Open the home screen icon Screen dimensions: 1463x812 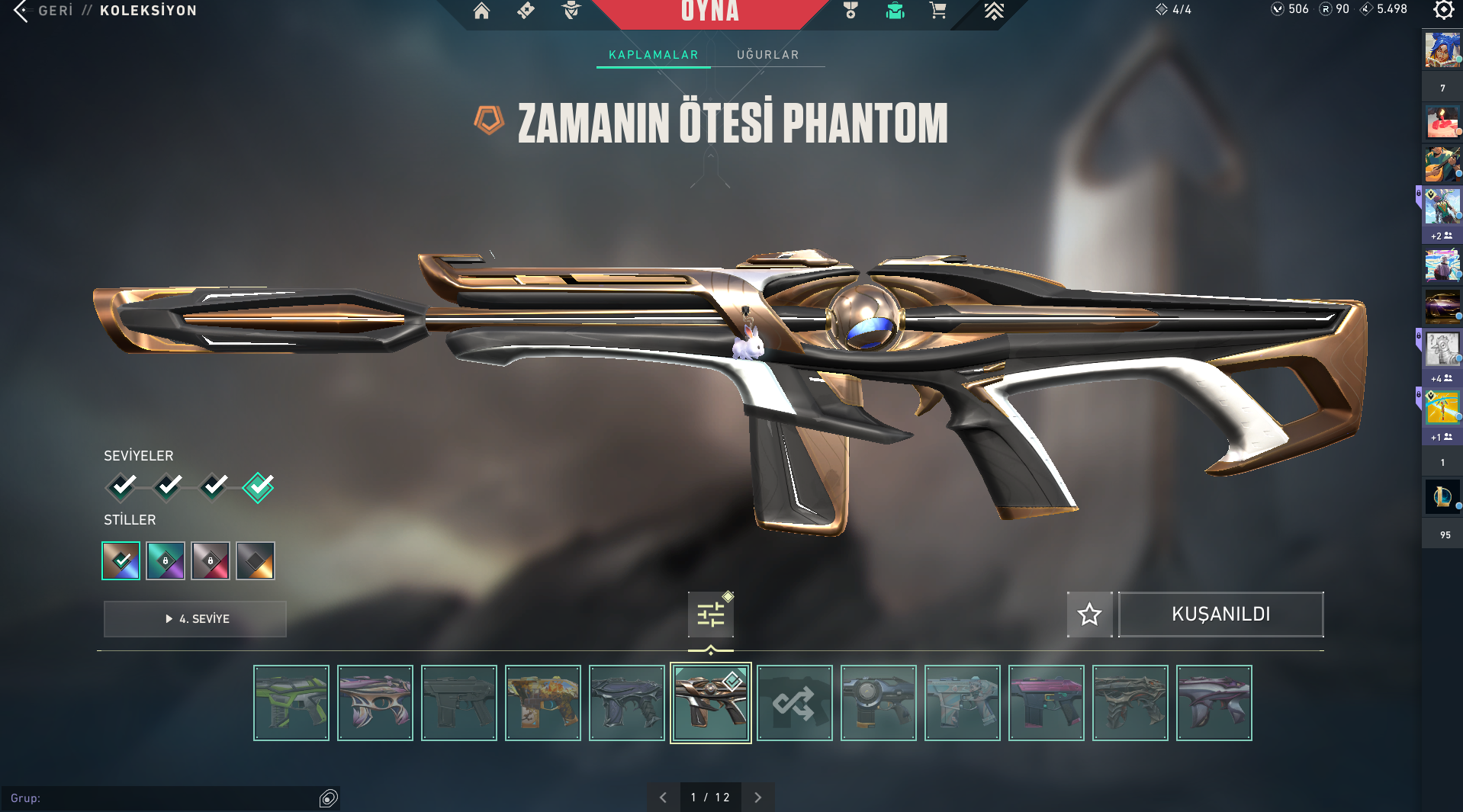pos(481,11)
